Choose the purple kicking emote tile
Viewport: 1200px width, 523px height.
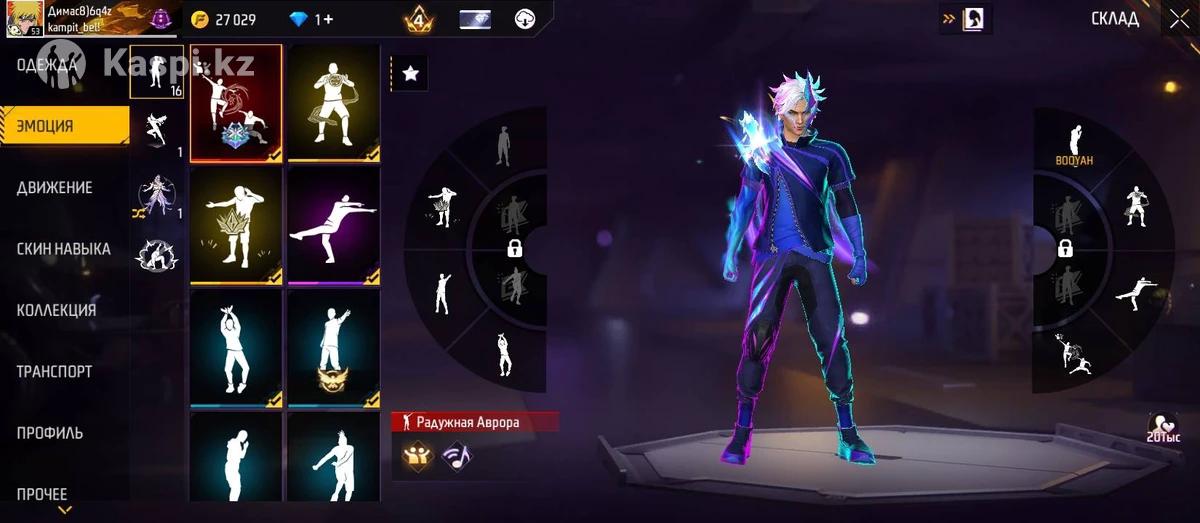[334, 226]
